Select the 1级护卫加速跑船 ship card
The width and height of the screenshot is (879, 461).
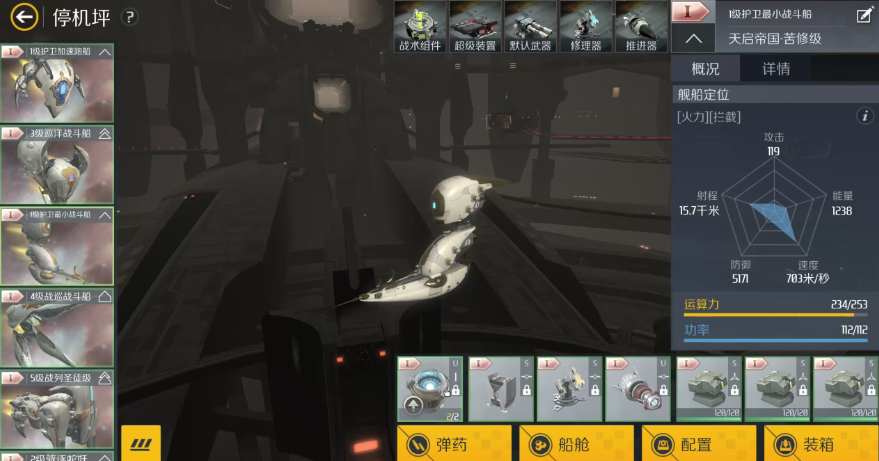point(58,83)
